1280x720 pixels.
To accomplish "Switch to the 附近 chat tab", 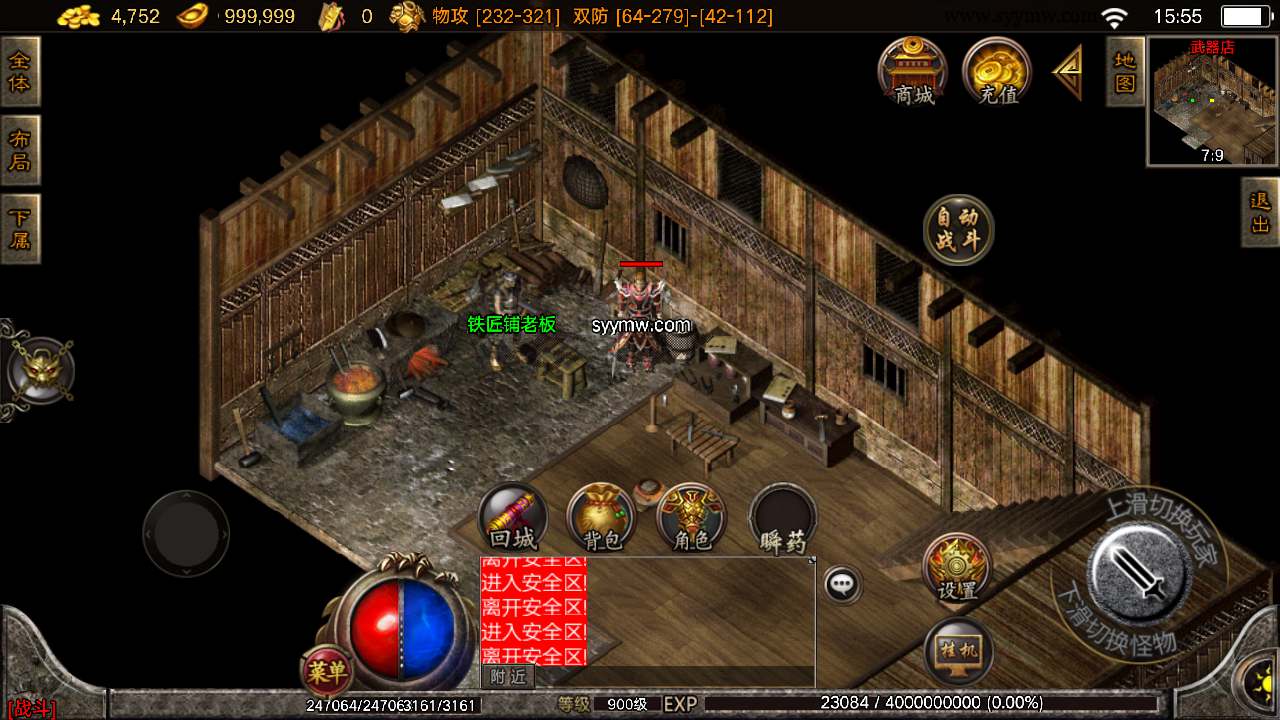I will click(x=508, y=677).
